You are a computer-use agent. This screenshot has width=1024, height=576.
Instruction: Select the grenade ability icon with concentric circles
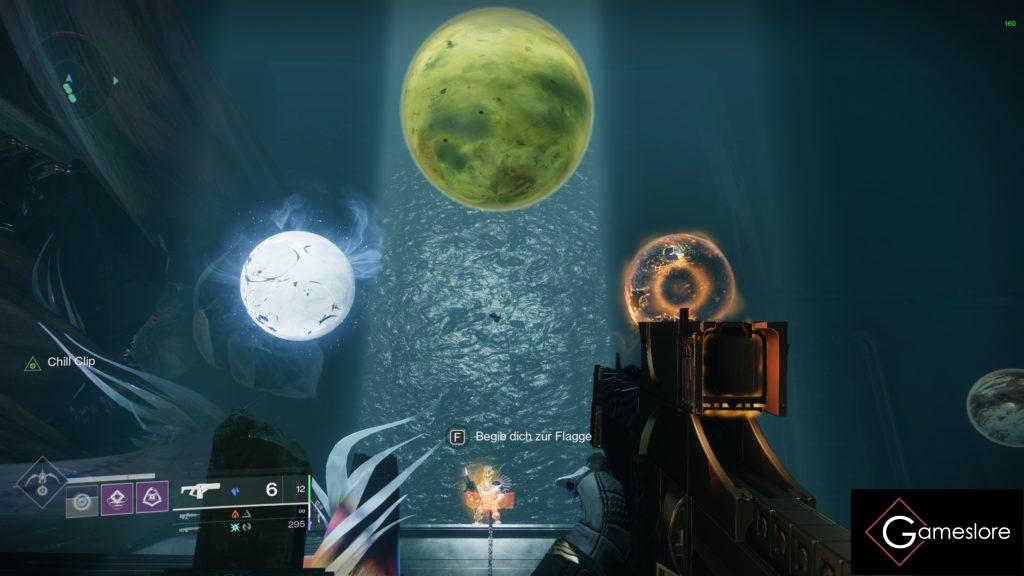(81, 497)
